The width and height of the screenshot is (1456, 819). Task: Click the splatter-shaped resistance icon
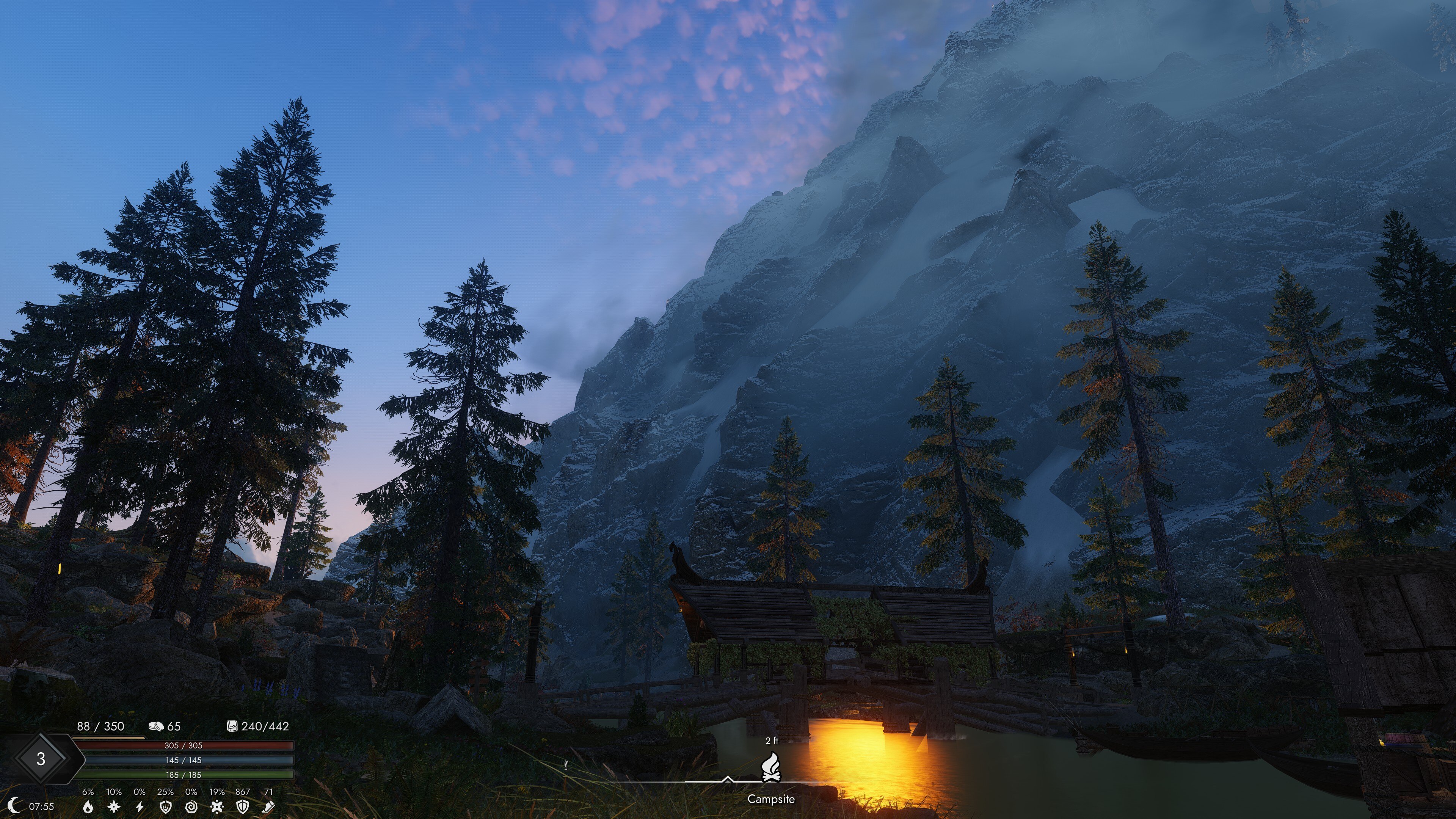217,806
